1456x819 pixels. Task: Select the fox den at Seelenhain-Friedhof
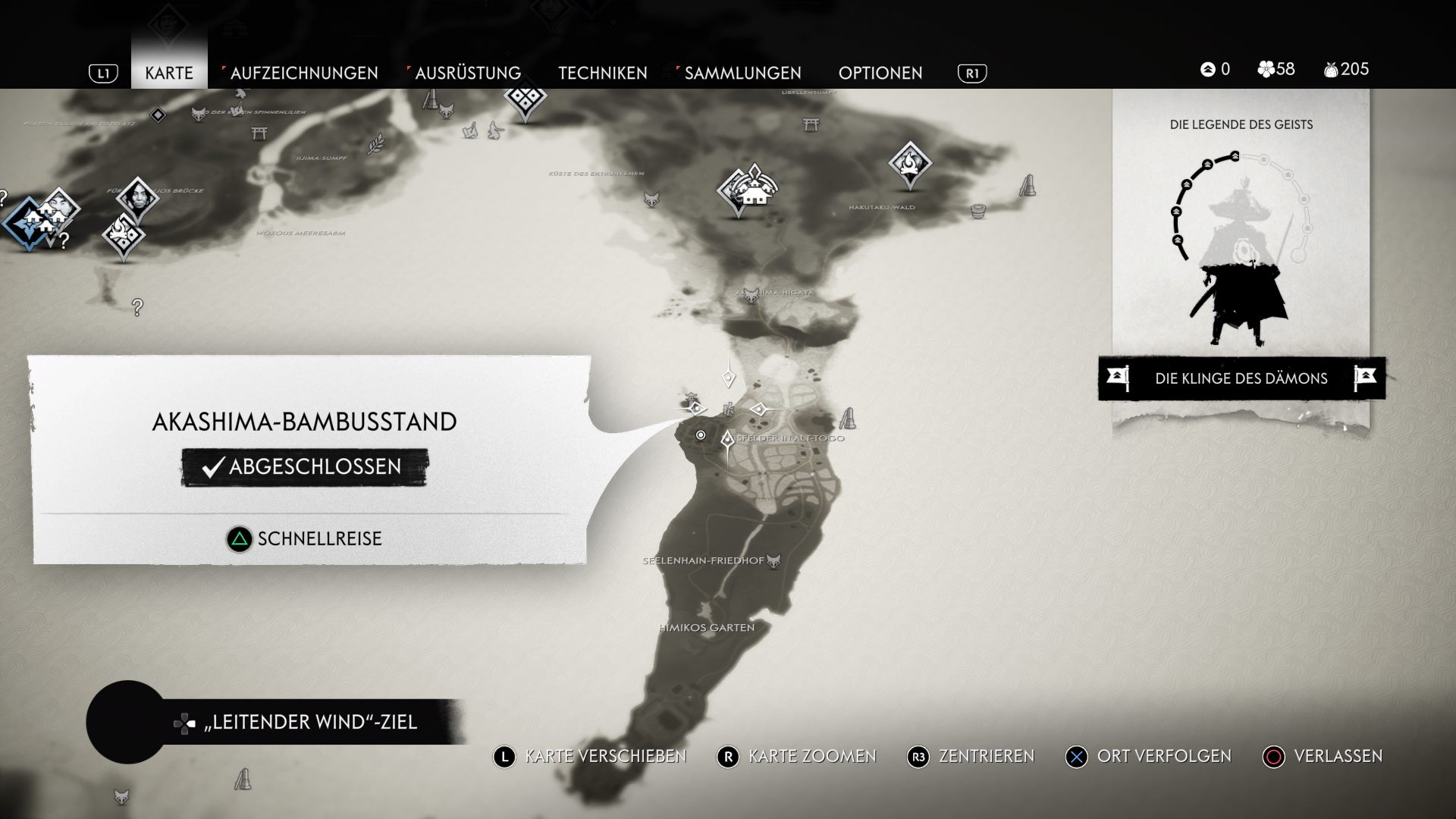tap(773, 561)
